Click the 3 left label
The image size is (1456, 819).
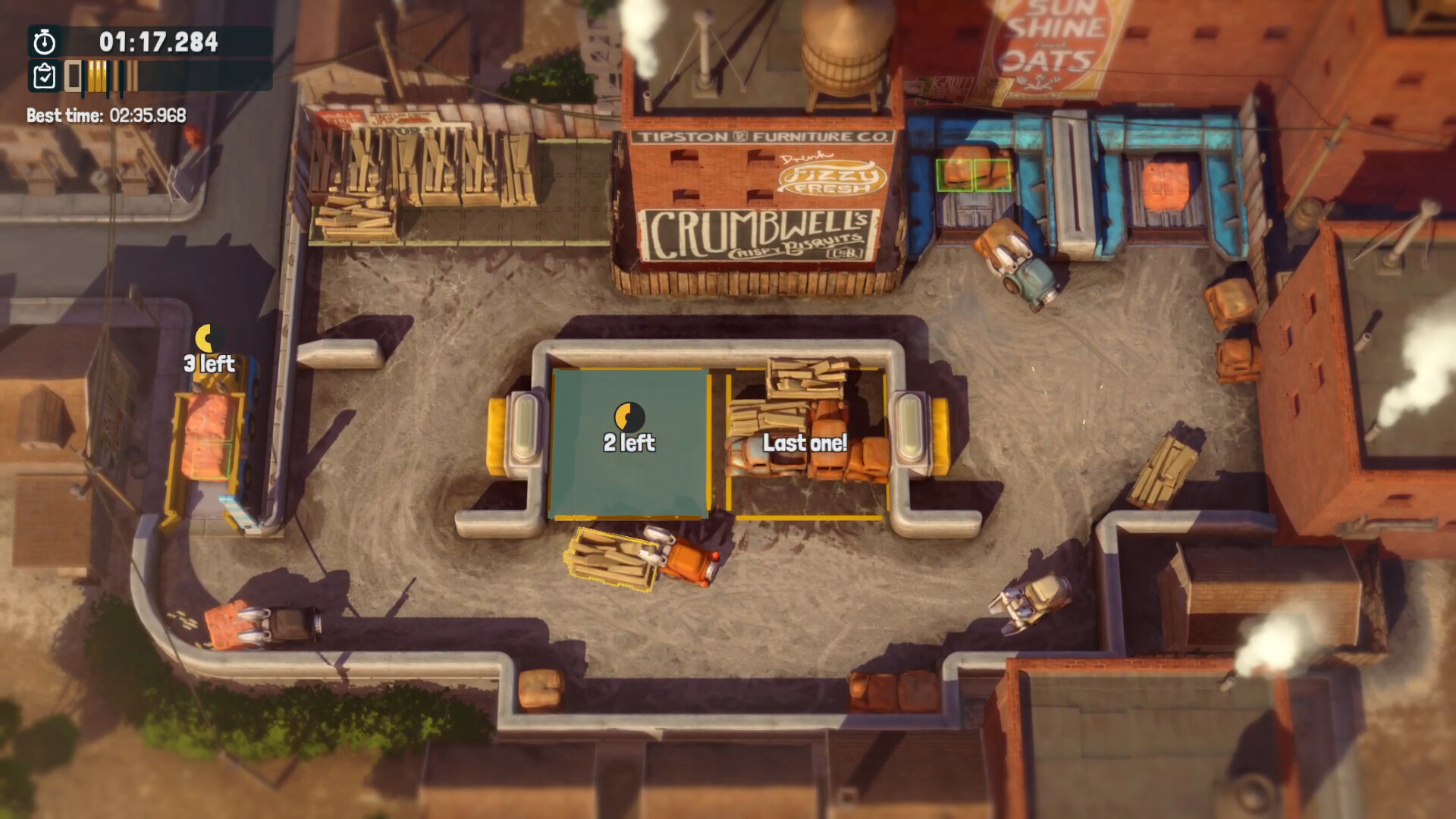(x=209, y=364)
